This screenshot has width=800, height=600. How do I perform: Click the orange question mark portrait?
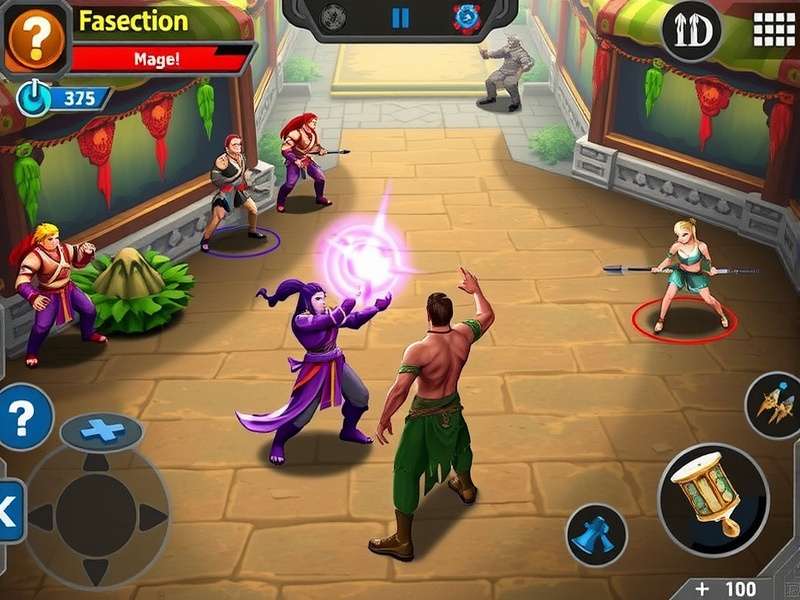[35, 38]
